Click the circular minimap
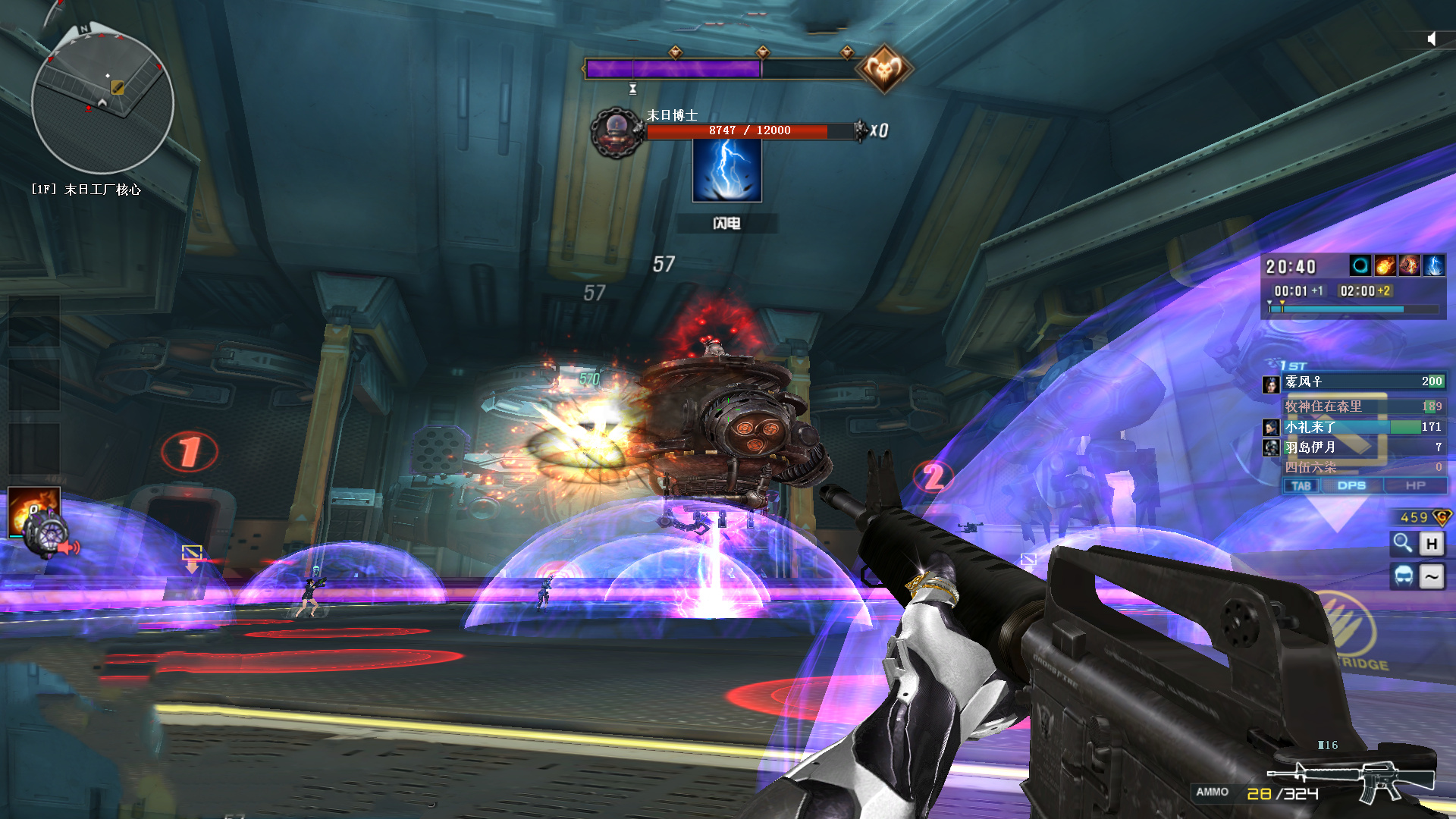This screenshot has width=1456, height=819. click(102, 104)
